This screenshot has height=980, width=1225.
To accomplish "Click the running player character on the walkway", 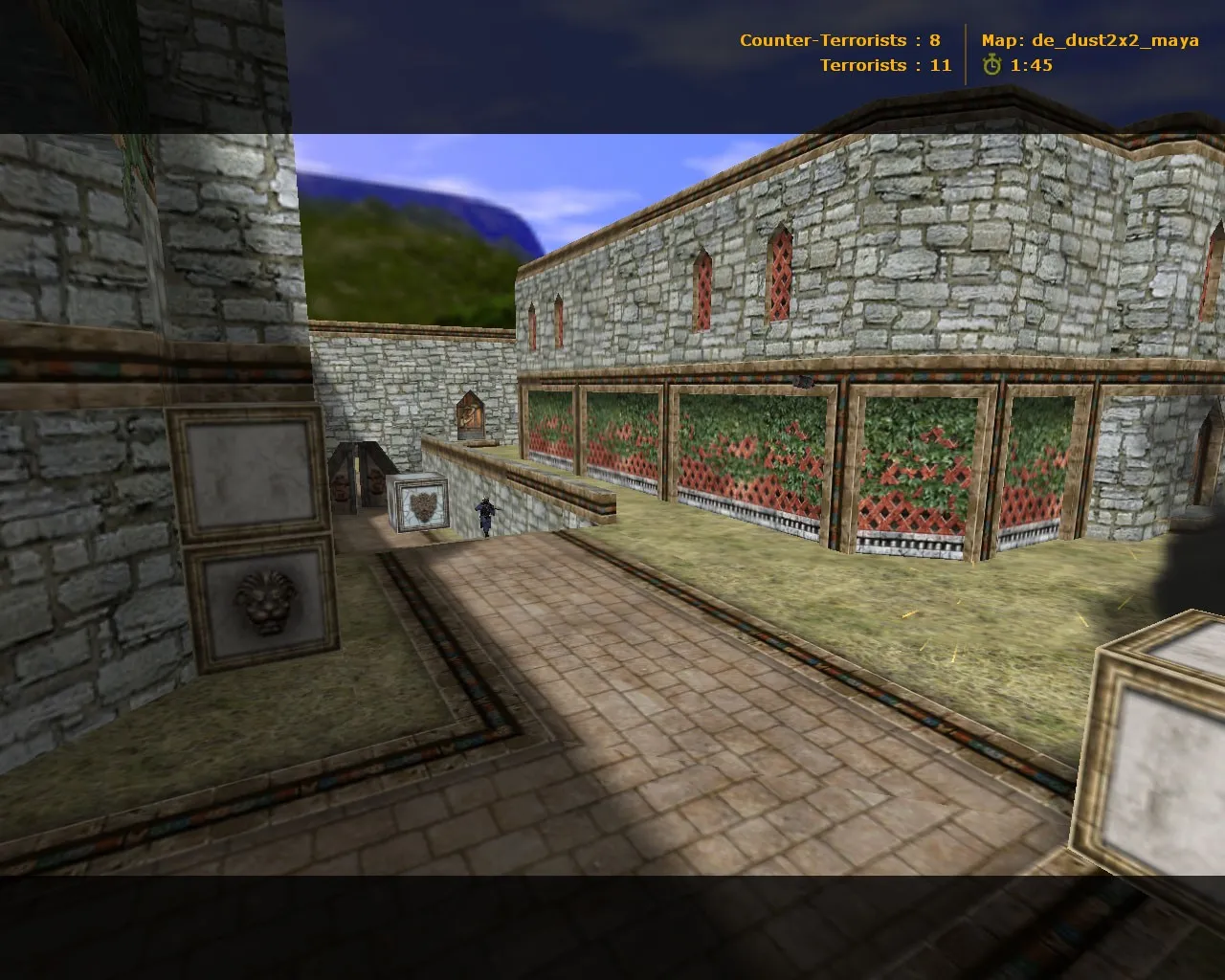I will 485,517.
